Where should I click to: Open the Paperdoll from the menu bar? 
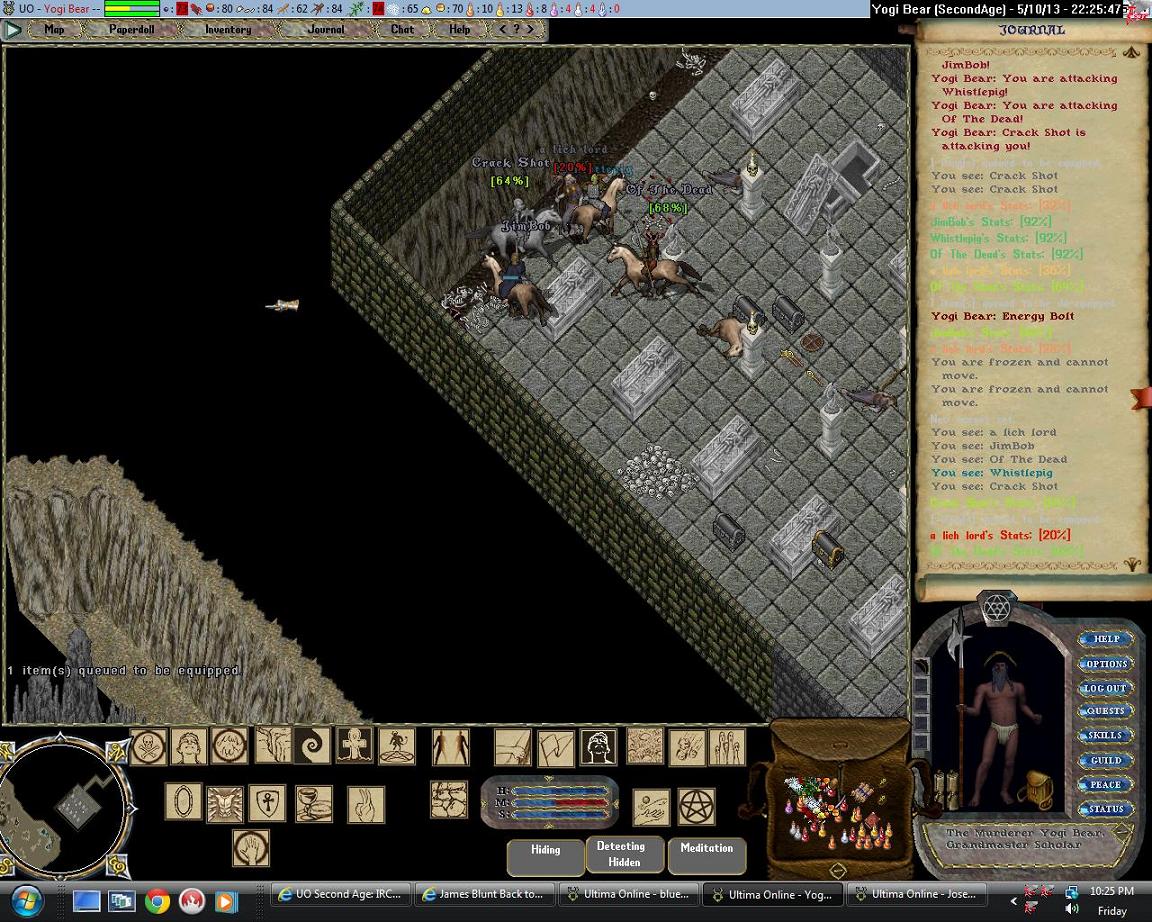point(131,29)
